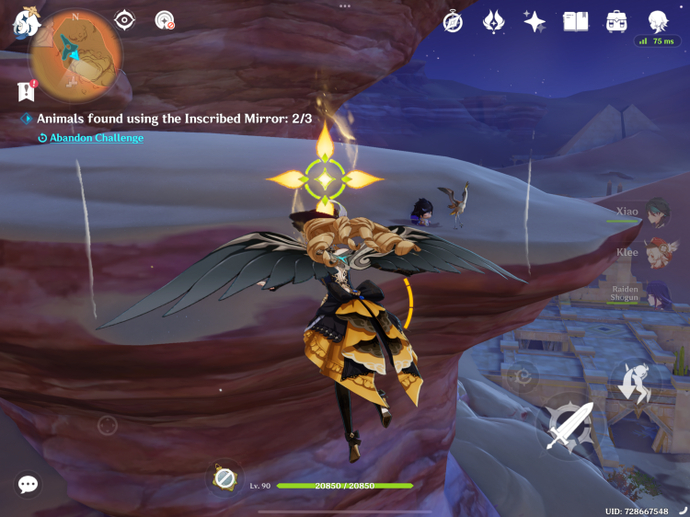Use the gadget icon beside level display
Viewport: 690px width, 517px height.
(x=225, y=479)
